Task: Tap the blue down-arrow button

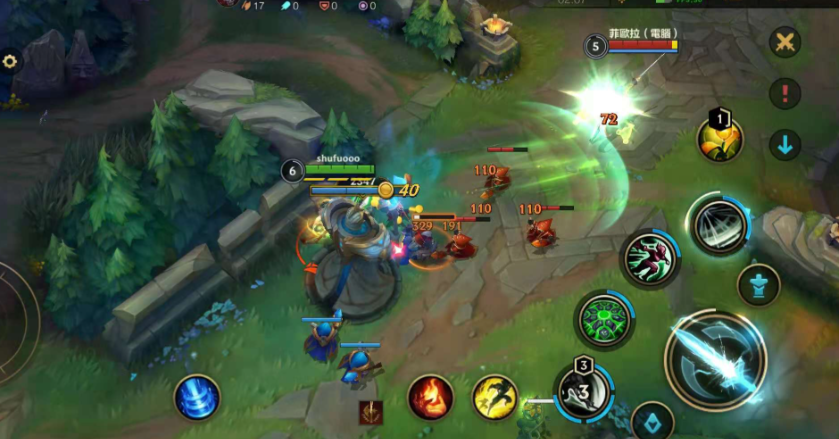Action: point(785,145)
